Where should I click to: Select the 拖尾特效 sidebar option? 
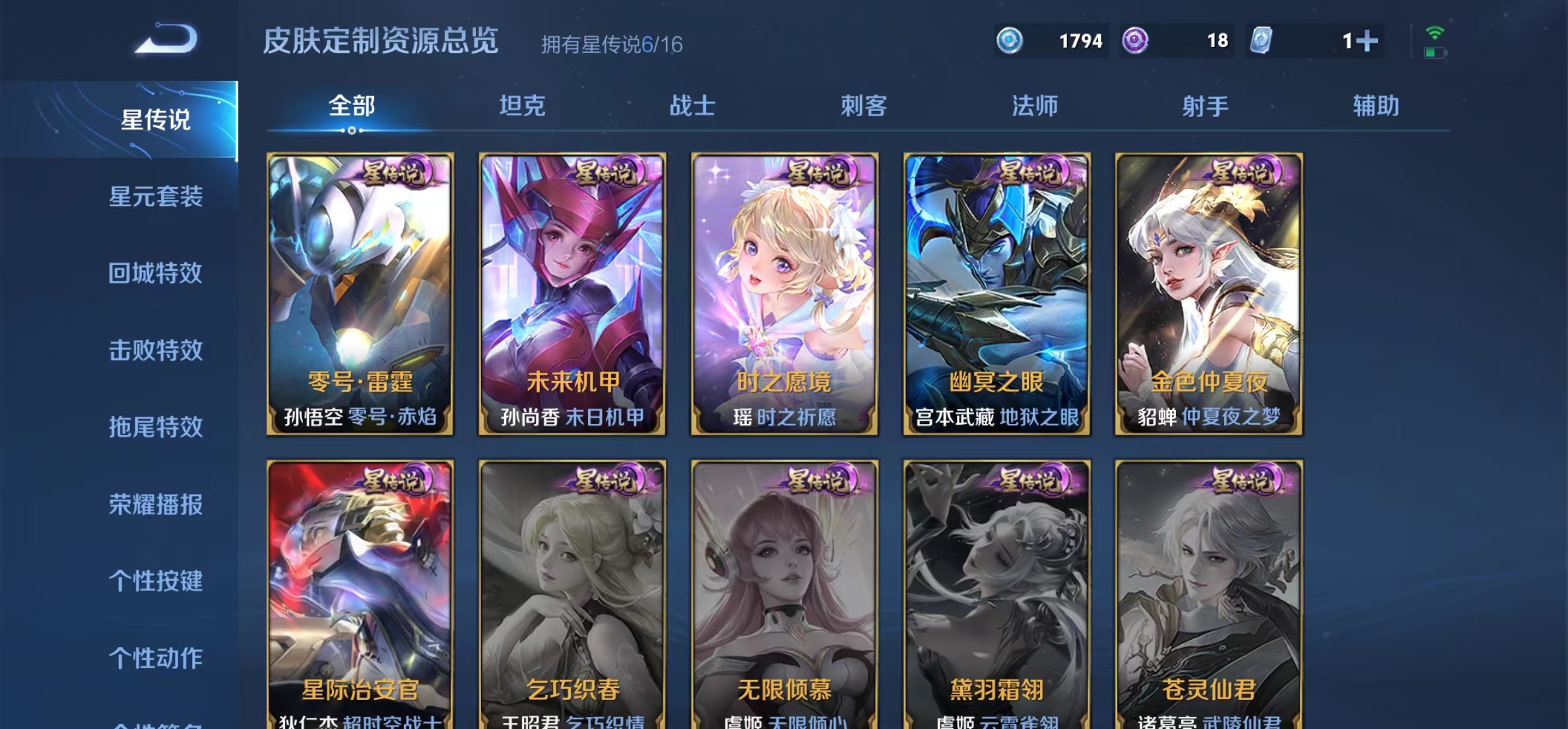[x=156, y=427]
